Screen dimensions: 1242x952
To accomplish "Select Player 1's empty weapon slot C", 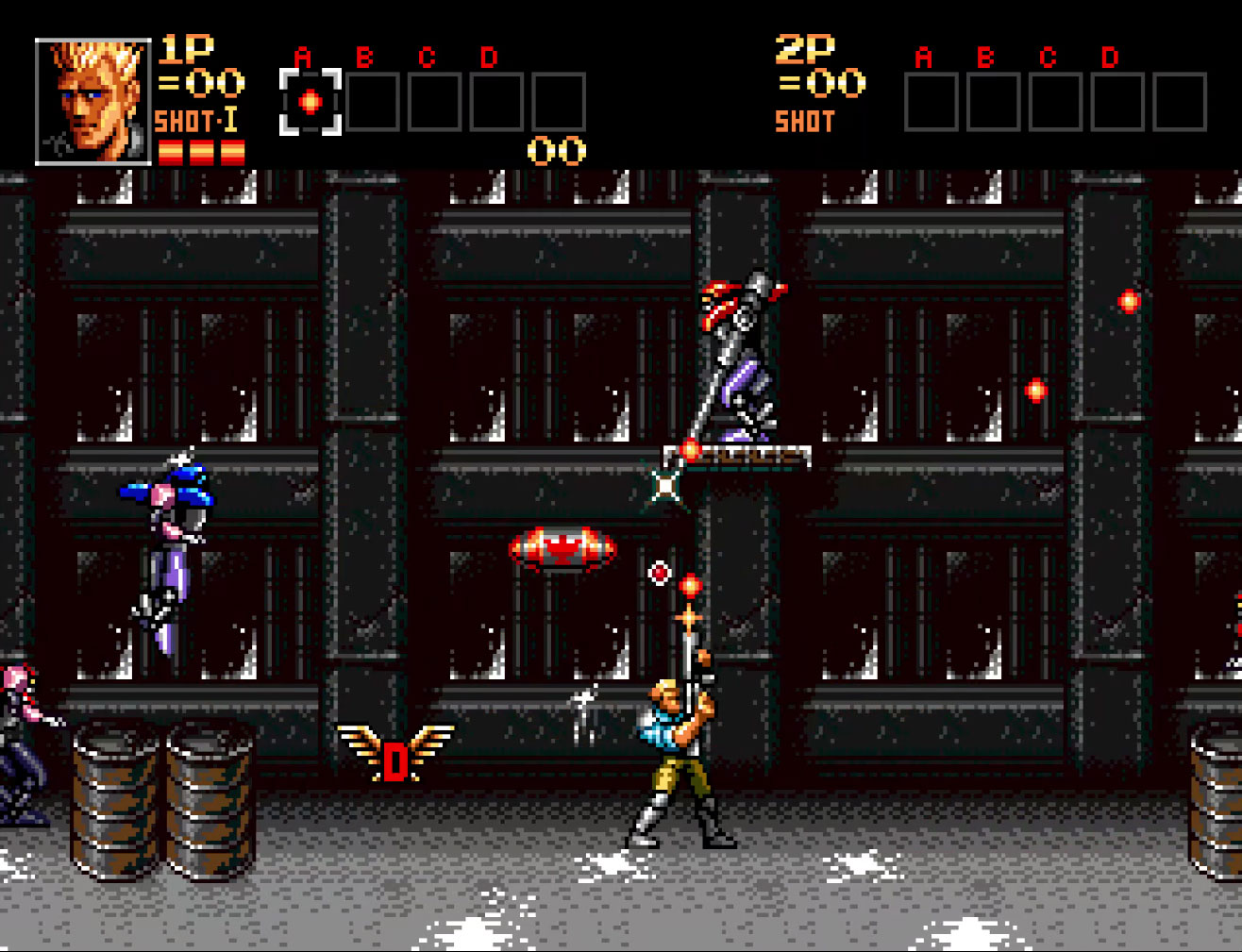I will 435,102.
